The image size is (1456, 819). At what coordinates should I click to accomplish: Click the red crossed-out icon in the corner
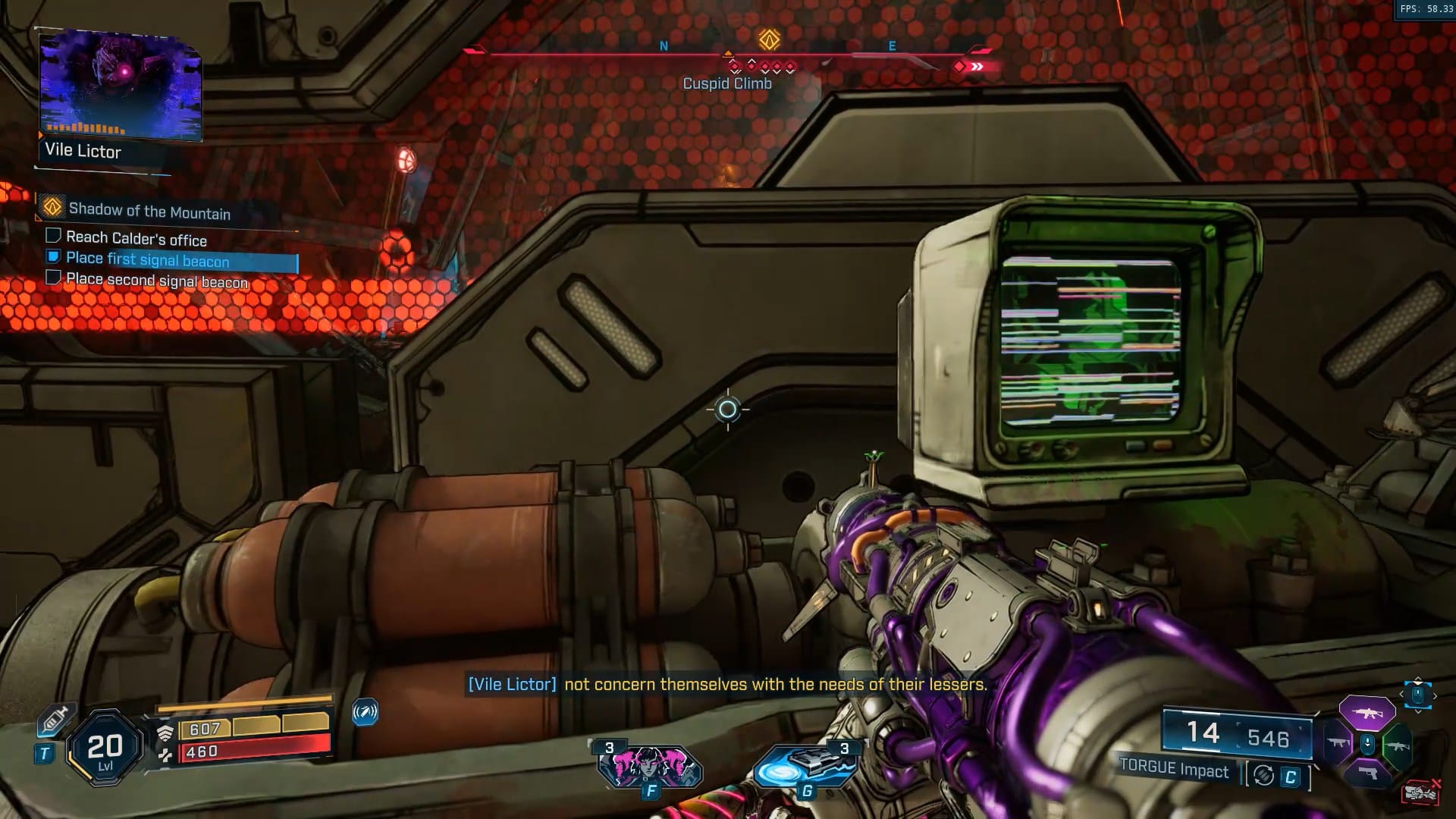pos(1421,792)
